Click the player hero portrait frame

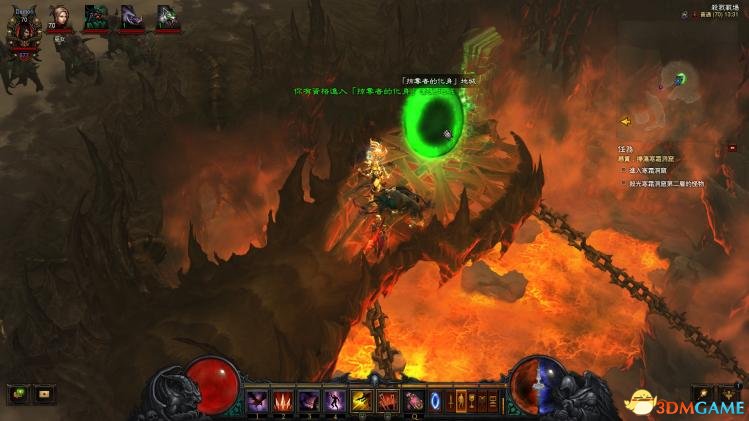coord(23,28)
